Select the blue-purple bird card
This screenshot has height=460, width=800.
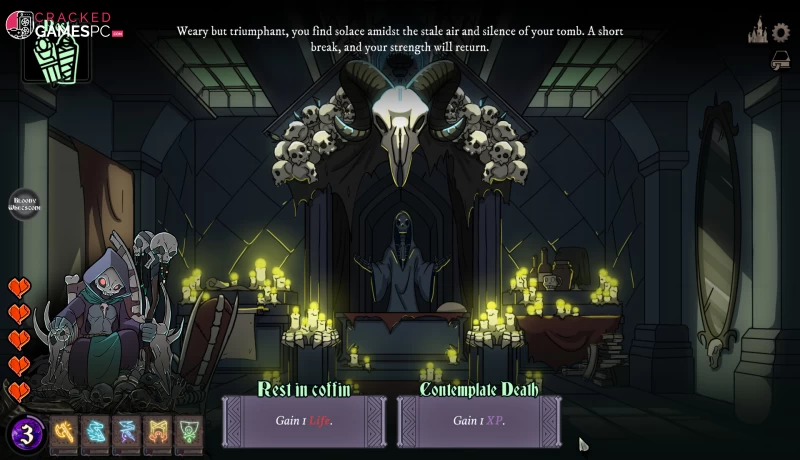pyautogui.click(x=127, y=433)
